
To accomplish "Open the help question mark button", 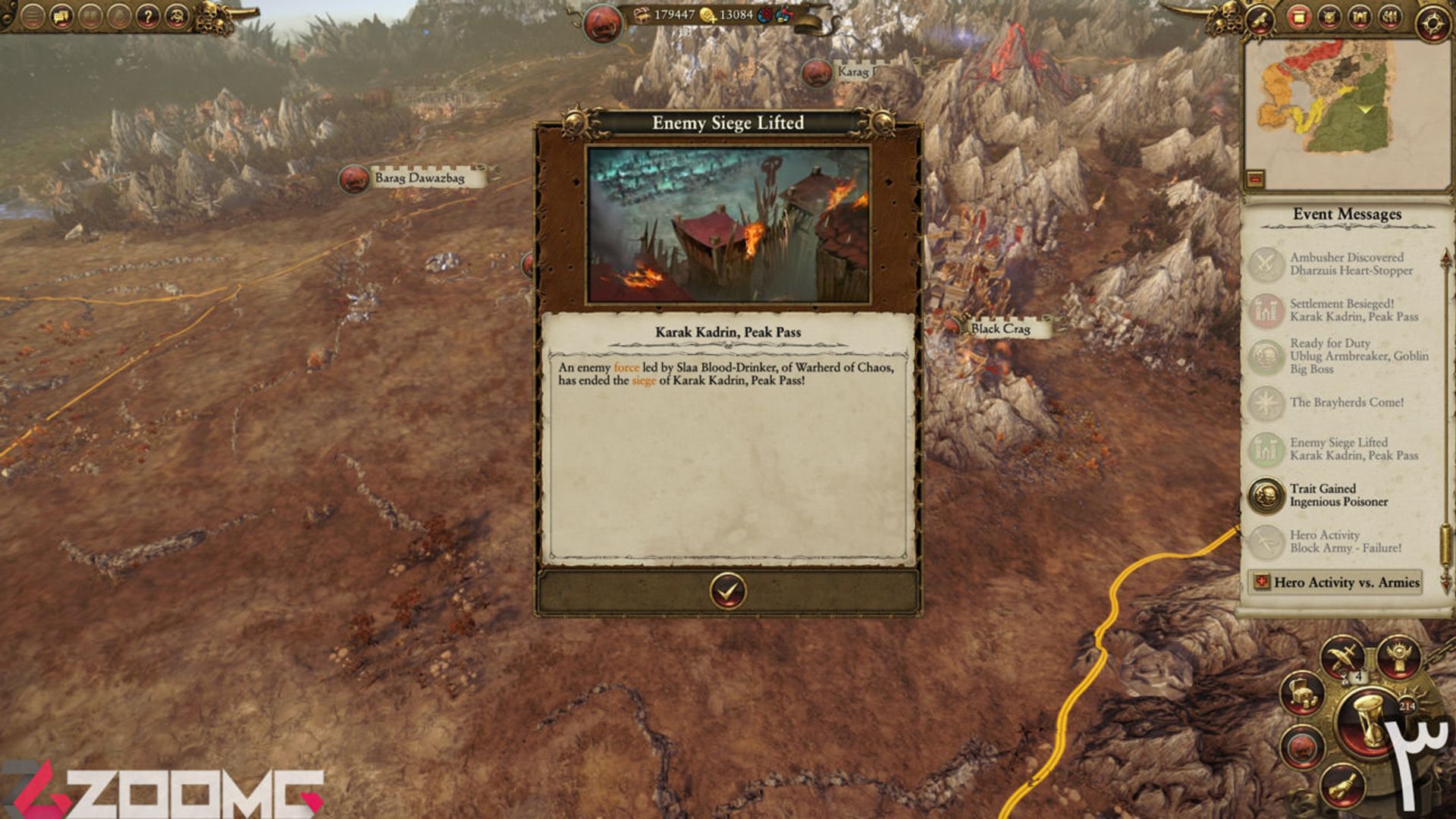I will coord(148,16).
